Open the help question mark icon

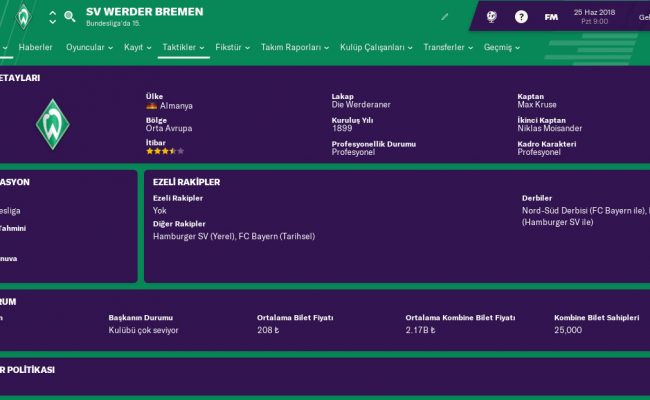[x=521, y=17]
